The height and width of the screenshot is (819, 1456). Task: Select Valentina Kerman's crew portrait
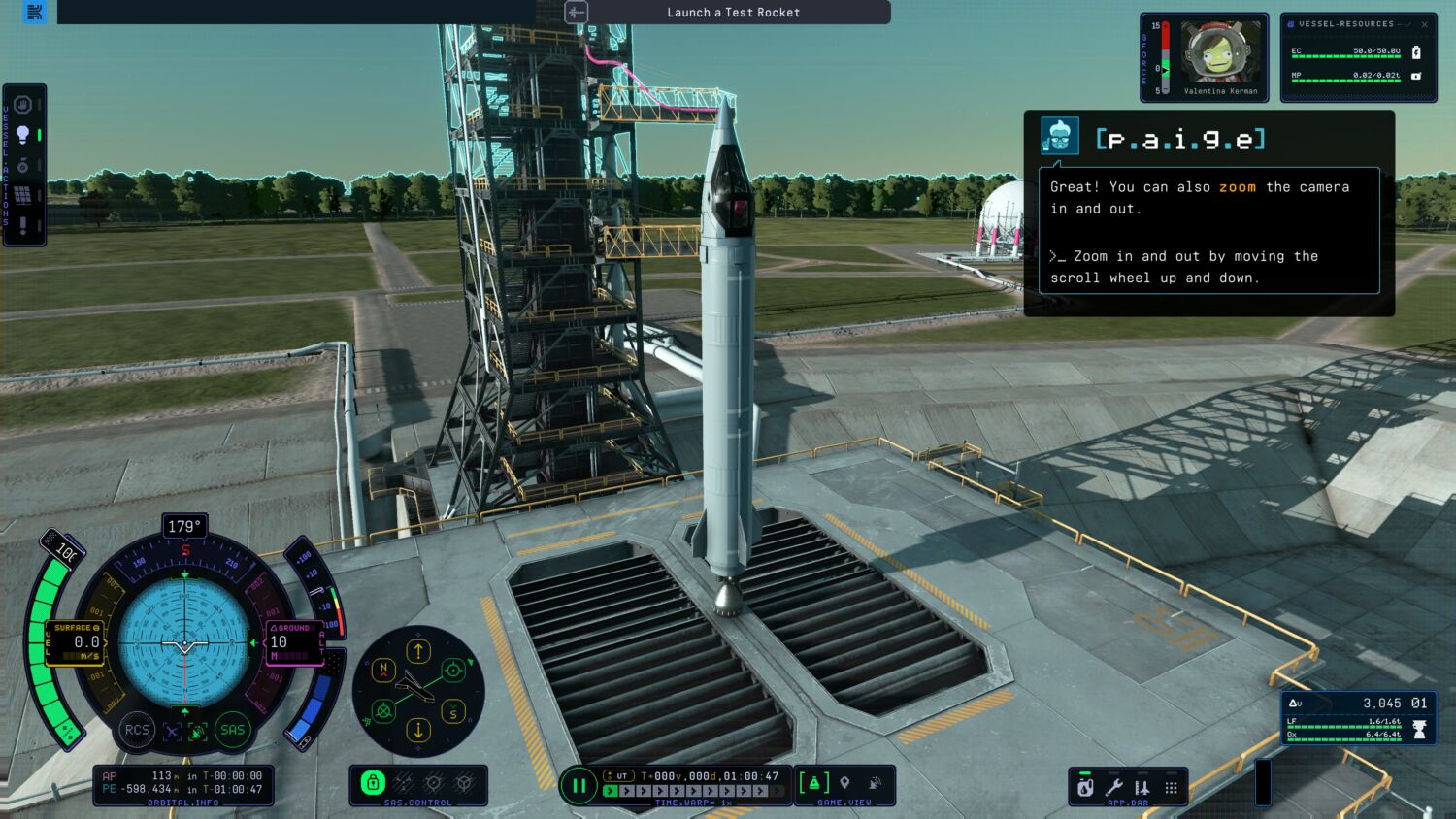1220,53
